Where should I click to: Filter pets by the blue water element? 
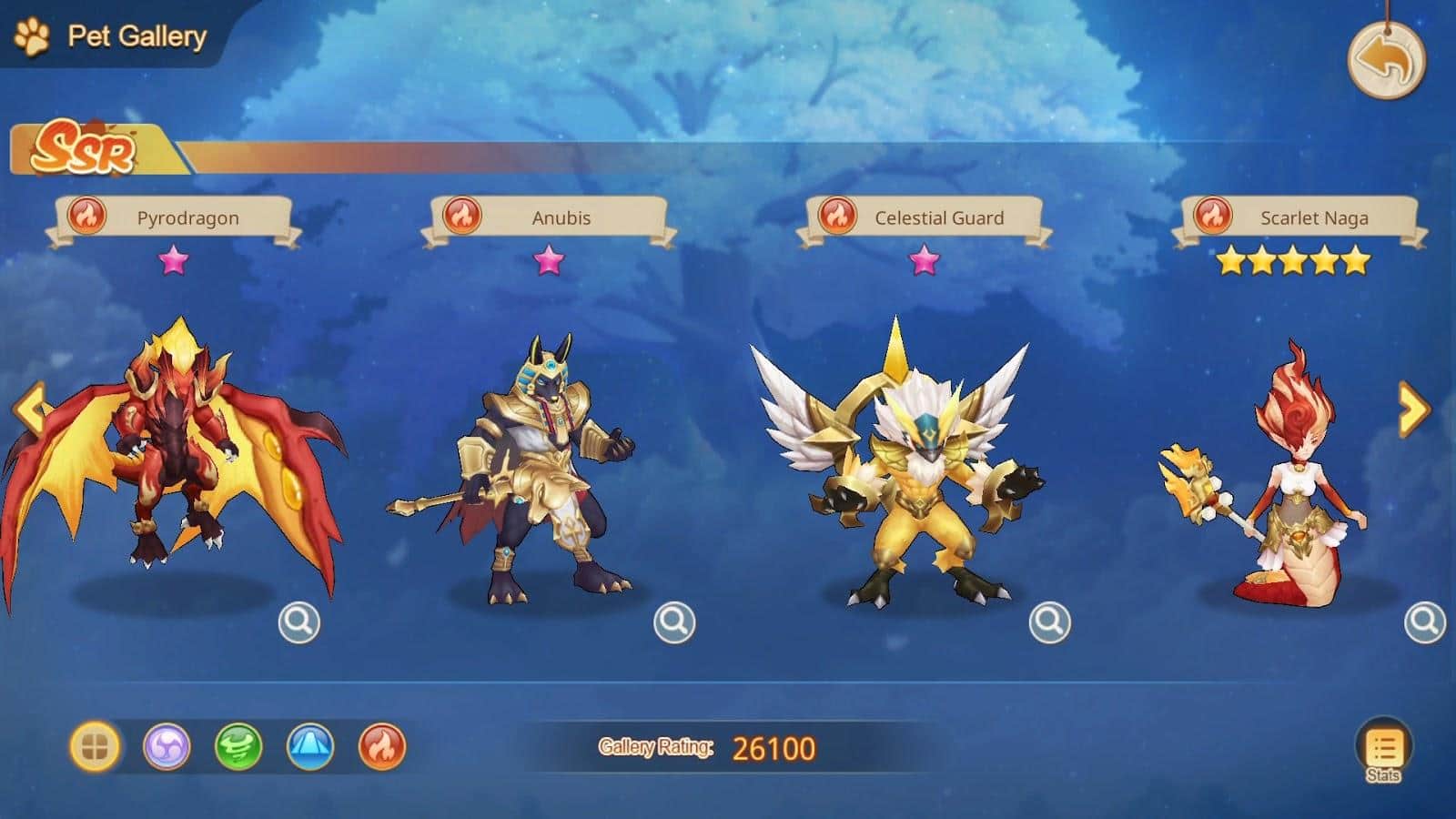(310, 747)
